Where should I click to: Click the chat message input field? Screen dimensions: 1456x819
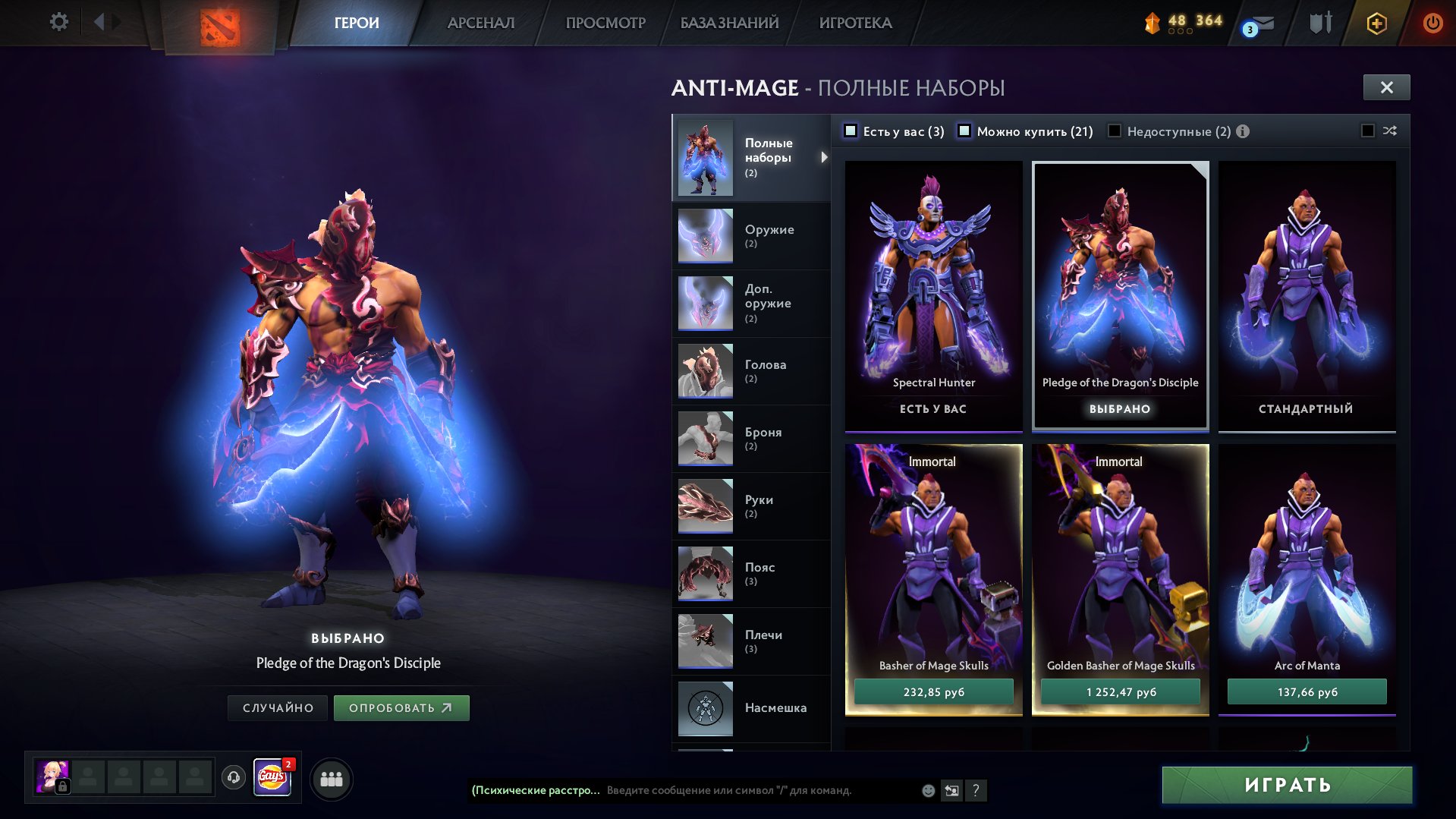(759, 790)
